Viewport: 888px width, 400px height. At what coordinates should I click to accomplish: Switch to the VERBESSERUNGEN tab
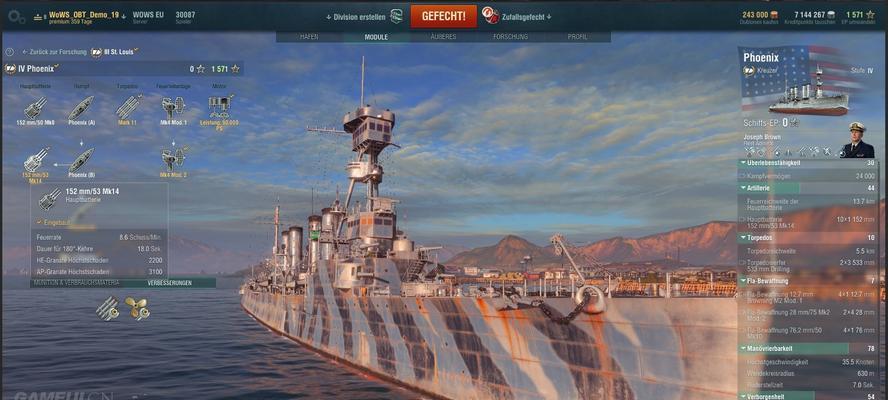coord(169,283)
